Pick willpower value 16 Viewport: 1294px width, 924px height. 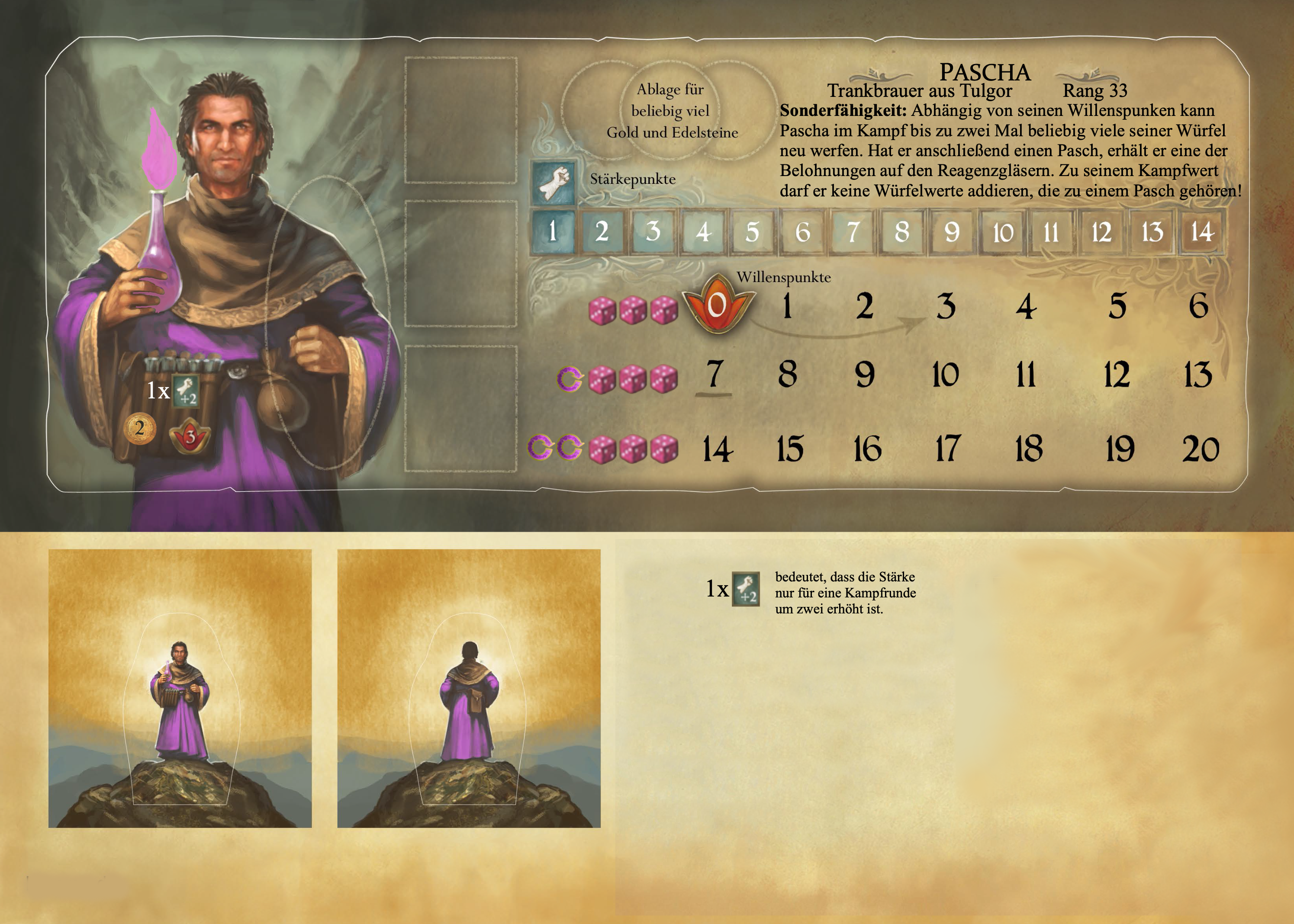coord(867,449)
